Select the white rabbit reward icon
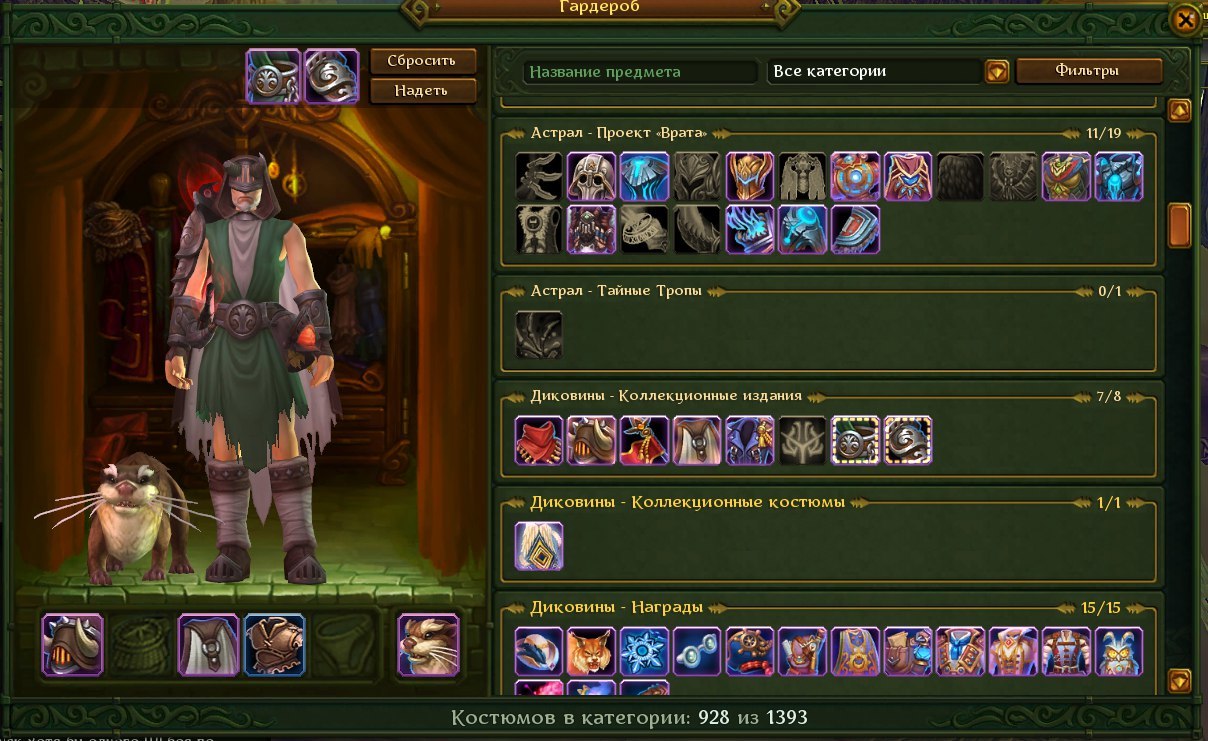This screenshot has height=741, width=1208. 1119,652
